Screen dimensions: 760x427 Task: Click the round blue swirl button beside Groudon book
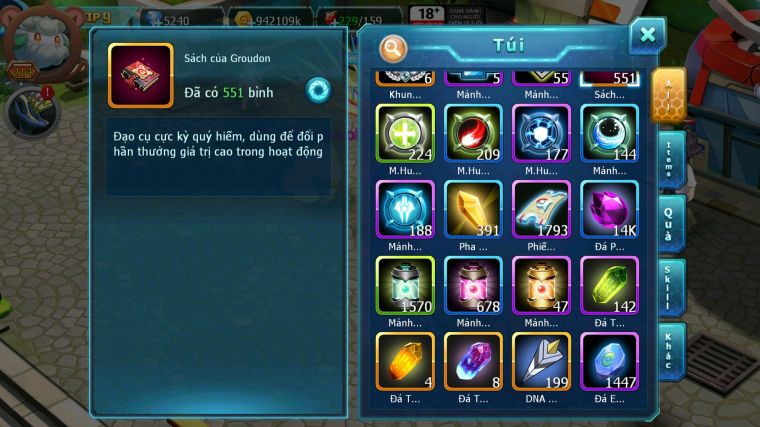tap(318, 90)
